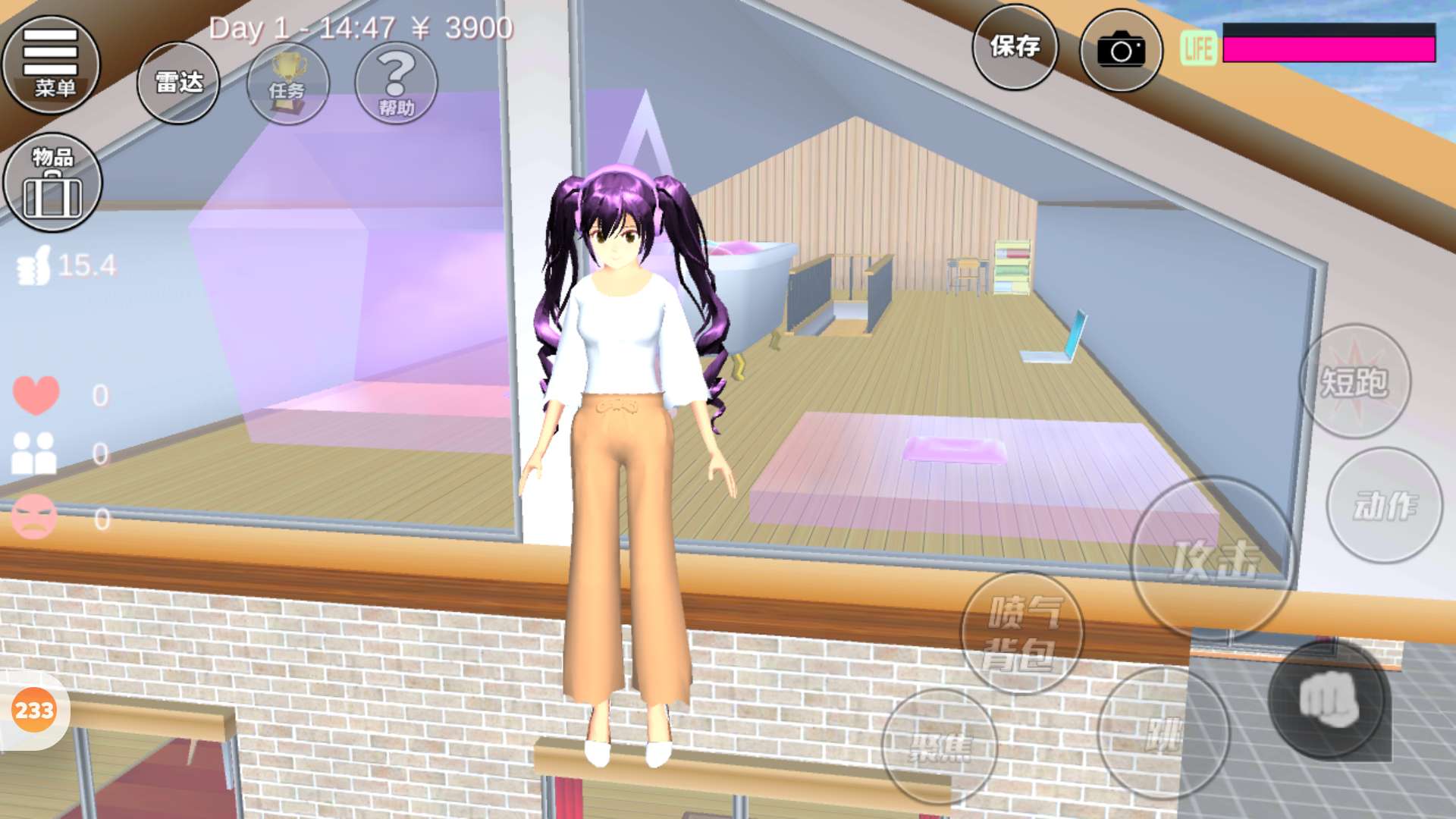This screenshot has width=1456, height=819.
Task: Open the 任务 trophy missions panel
Action: point(287,83)
